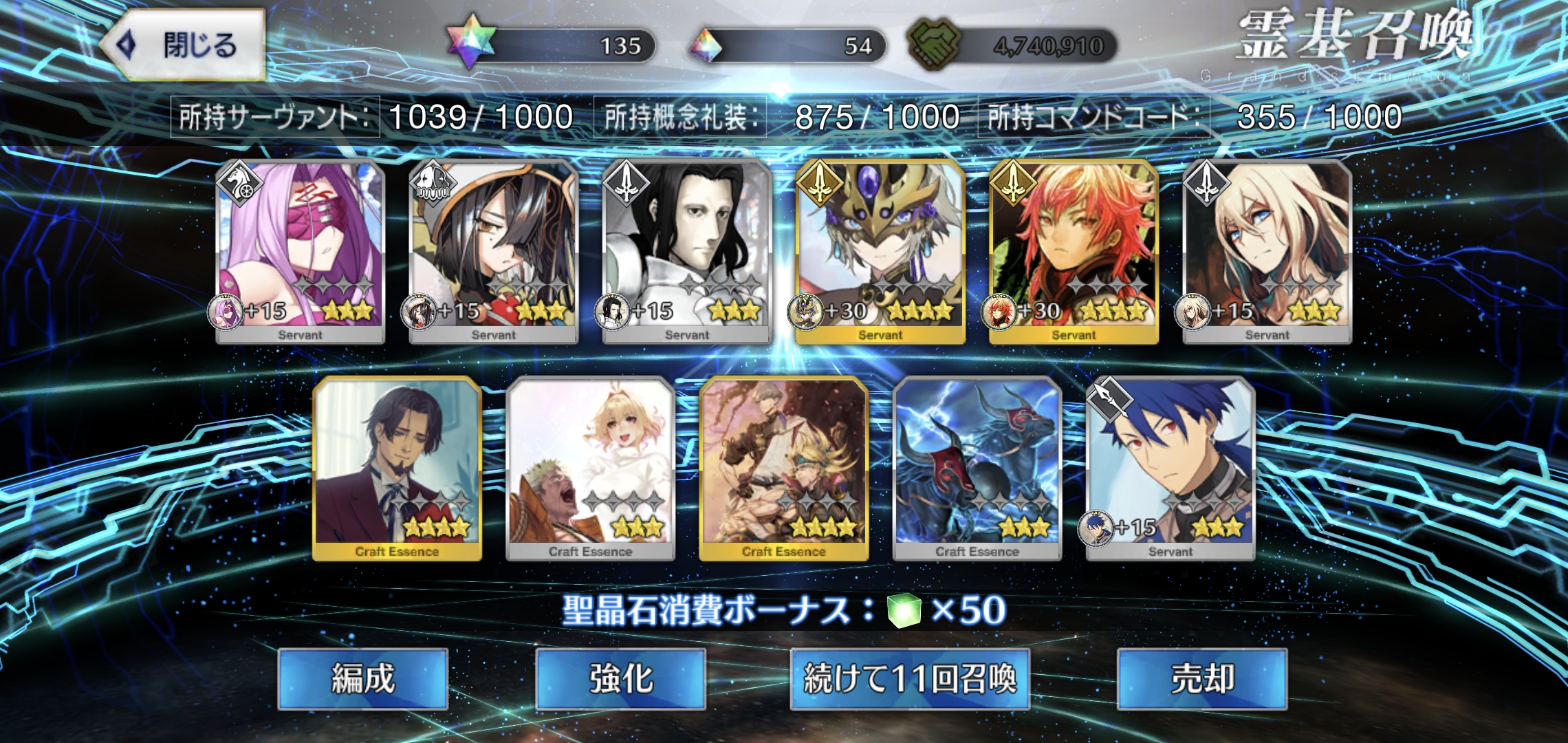
Task: Open the 売却 sell menu
Action: point(1202,679)
